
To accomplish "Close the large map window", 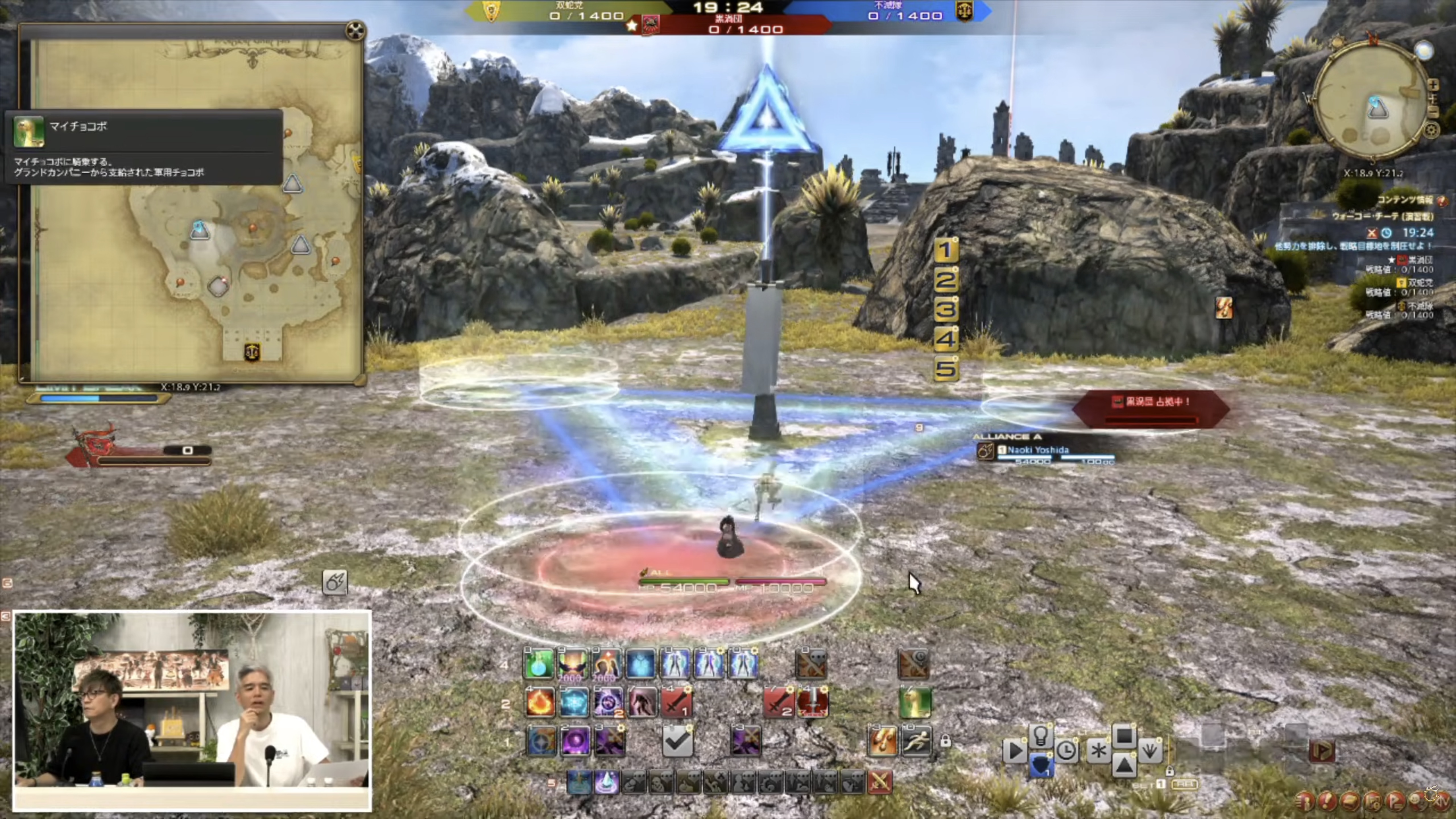I will 355,30.
